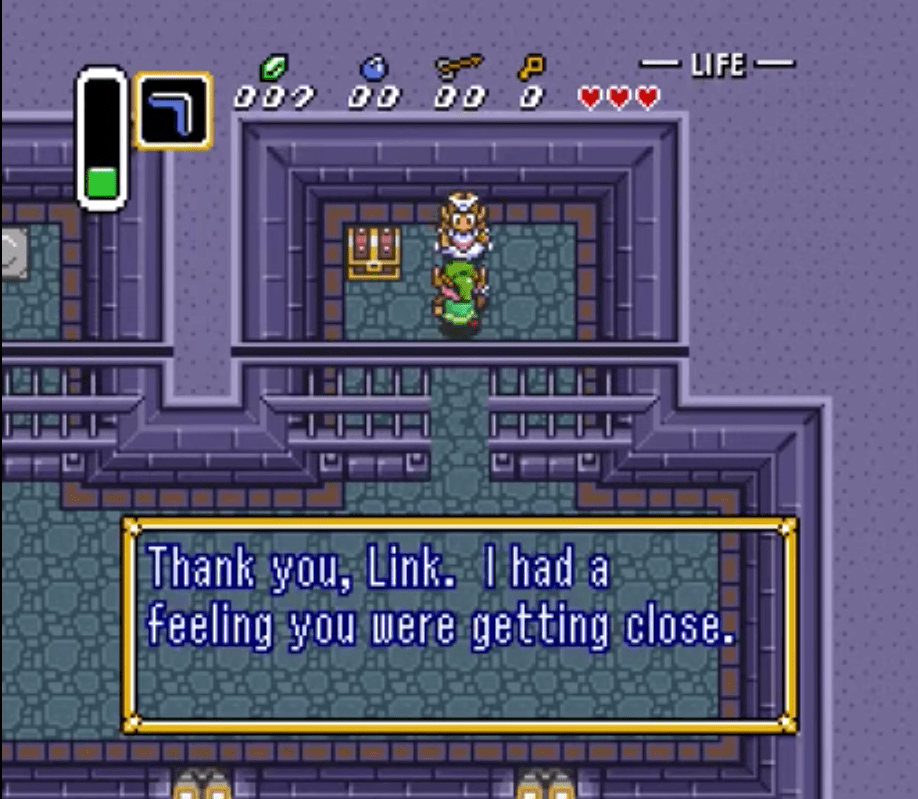
Task: Click the blue bomb icon
Action: point(373,68)
